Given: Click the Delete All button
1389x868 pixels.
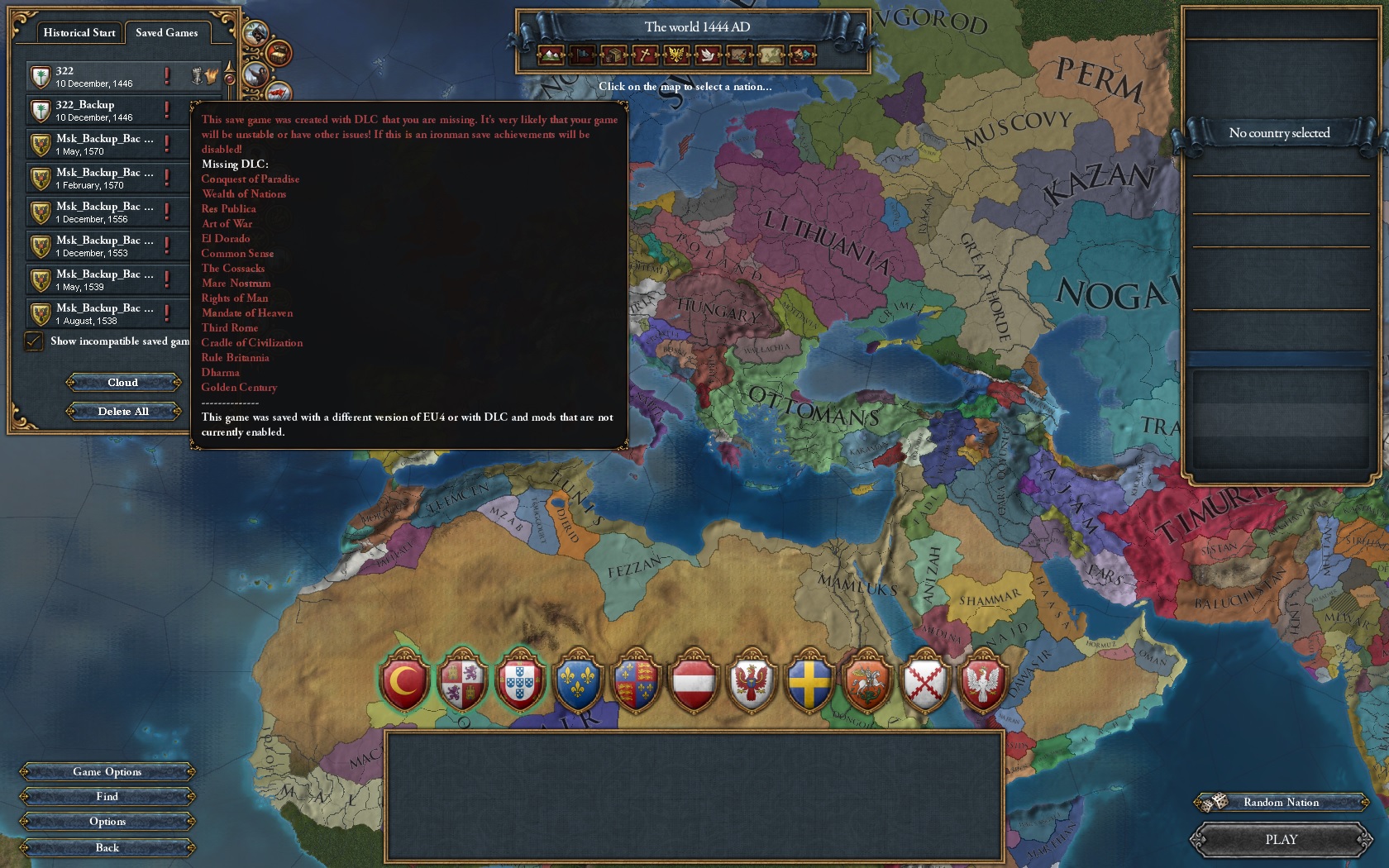Looking at the screenshot, I should click(123, 411).
